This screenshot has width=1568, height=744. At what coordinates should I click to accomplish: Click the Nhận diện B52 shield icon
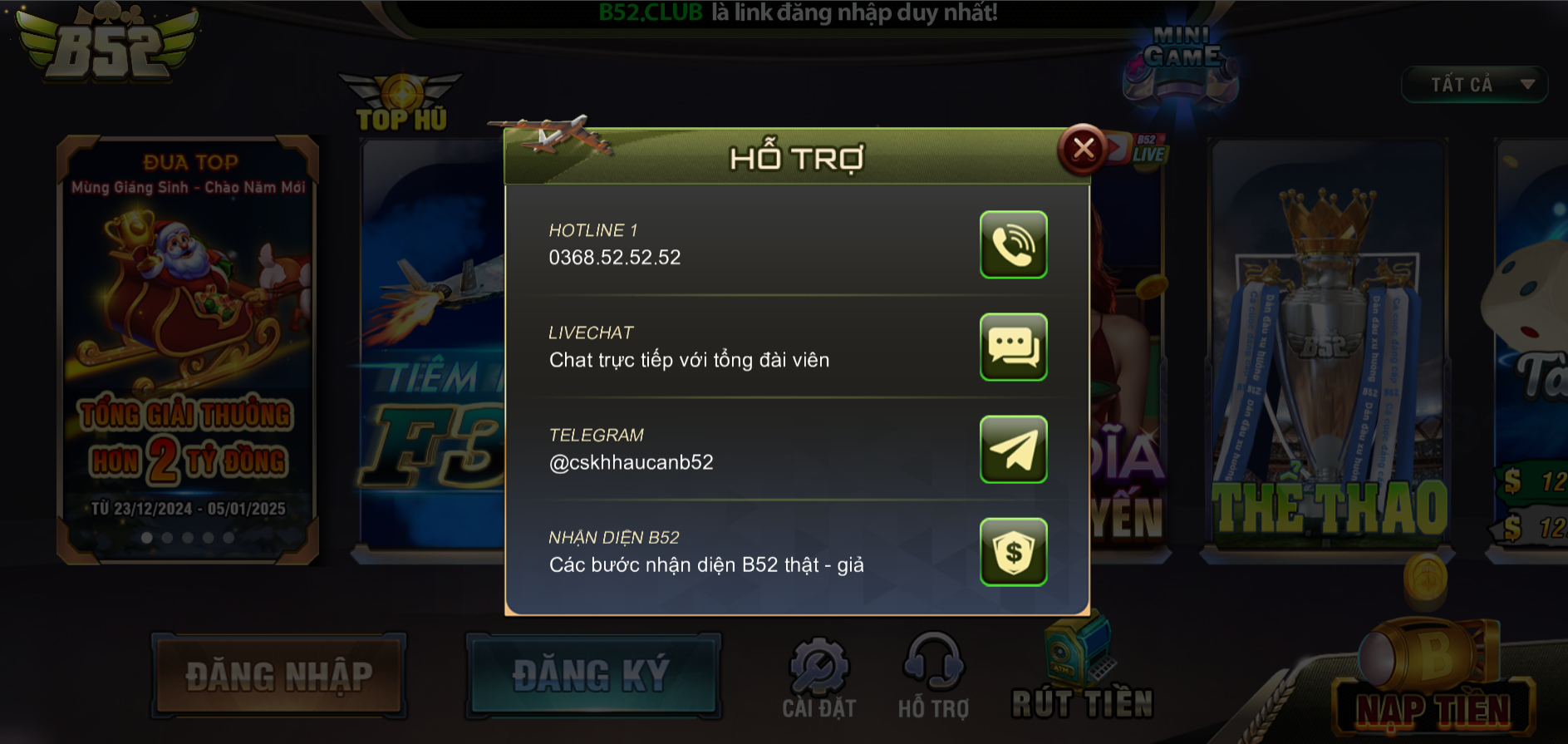click(x=1012, y=553)
